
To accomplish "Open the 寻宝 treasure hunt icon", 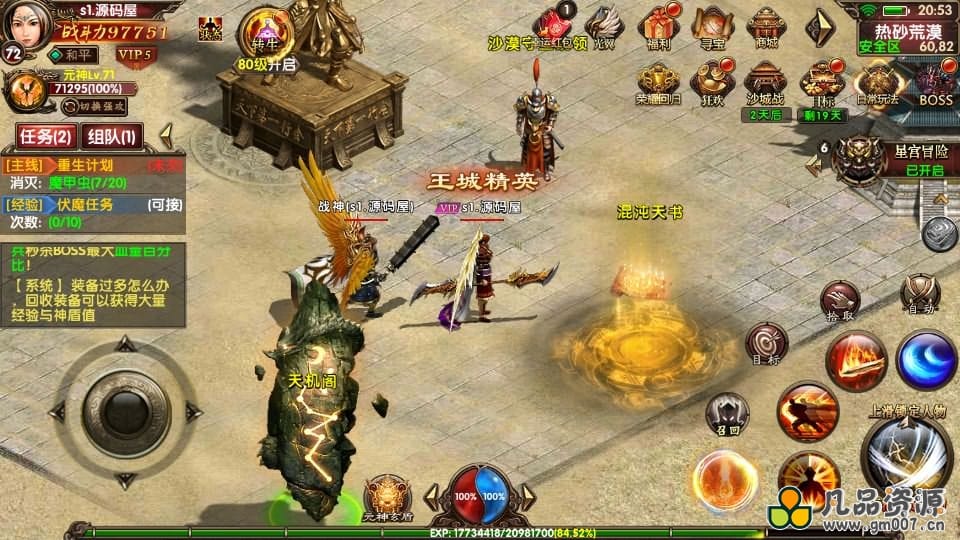I will (x=711, y=26).
